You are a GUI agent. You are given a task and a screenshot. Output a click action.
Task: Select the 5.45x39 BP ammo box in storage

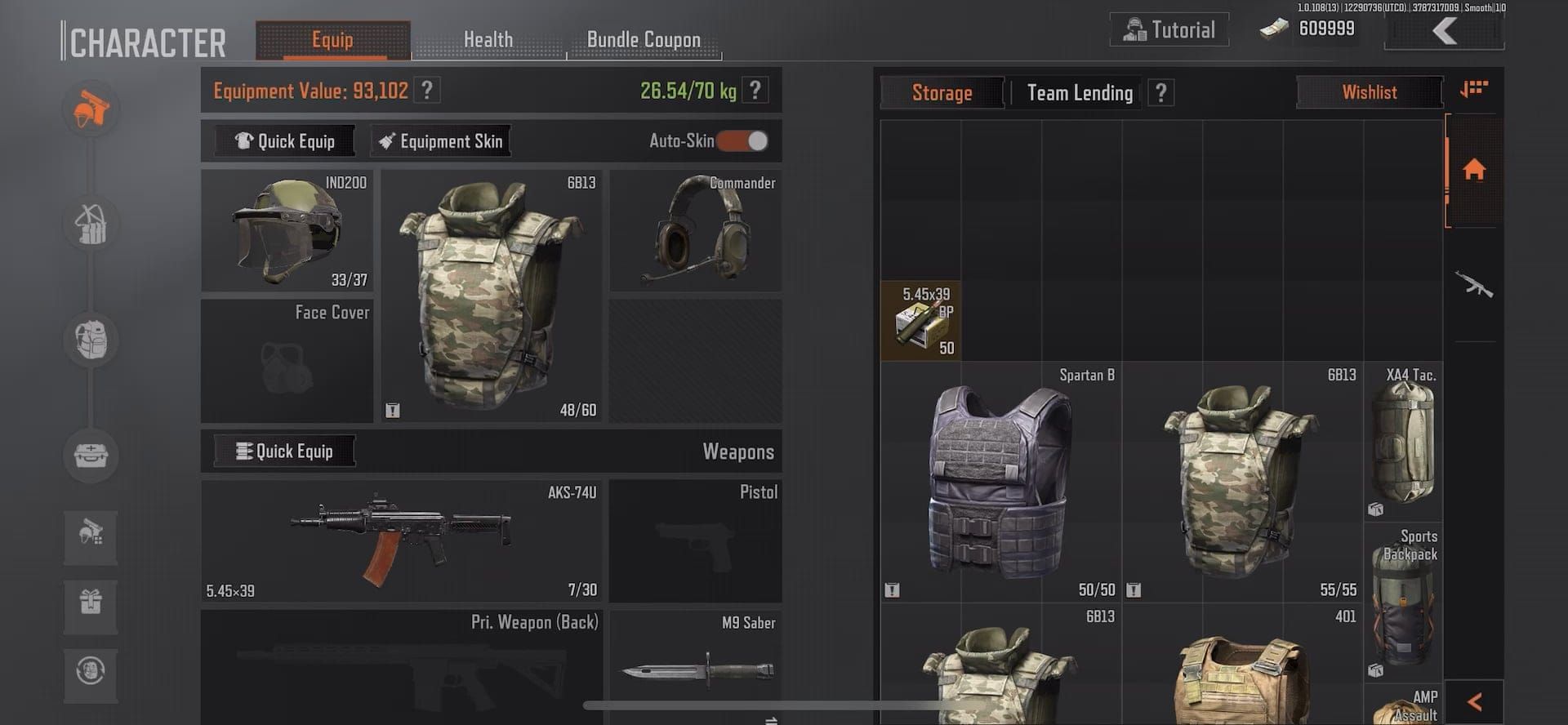click(921, 319)
